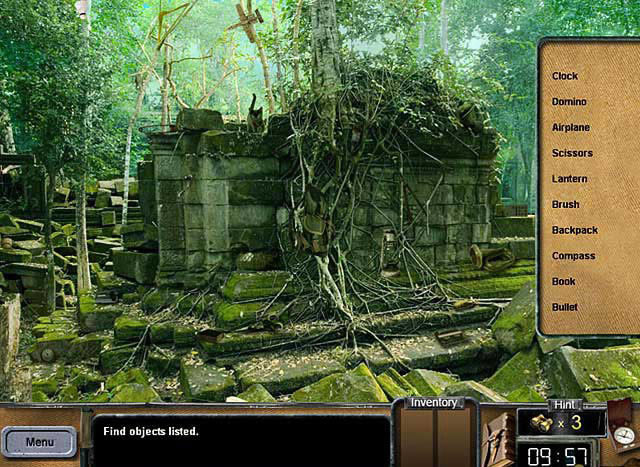Image resolution: width=640 pixels, height=467 pixels.
Task: Click Scissors in the find list
Action: click(x=572, y=153)
